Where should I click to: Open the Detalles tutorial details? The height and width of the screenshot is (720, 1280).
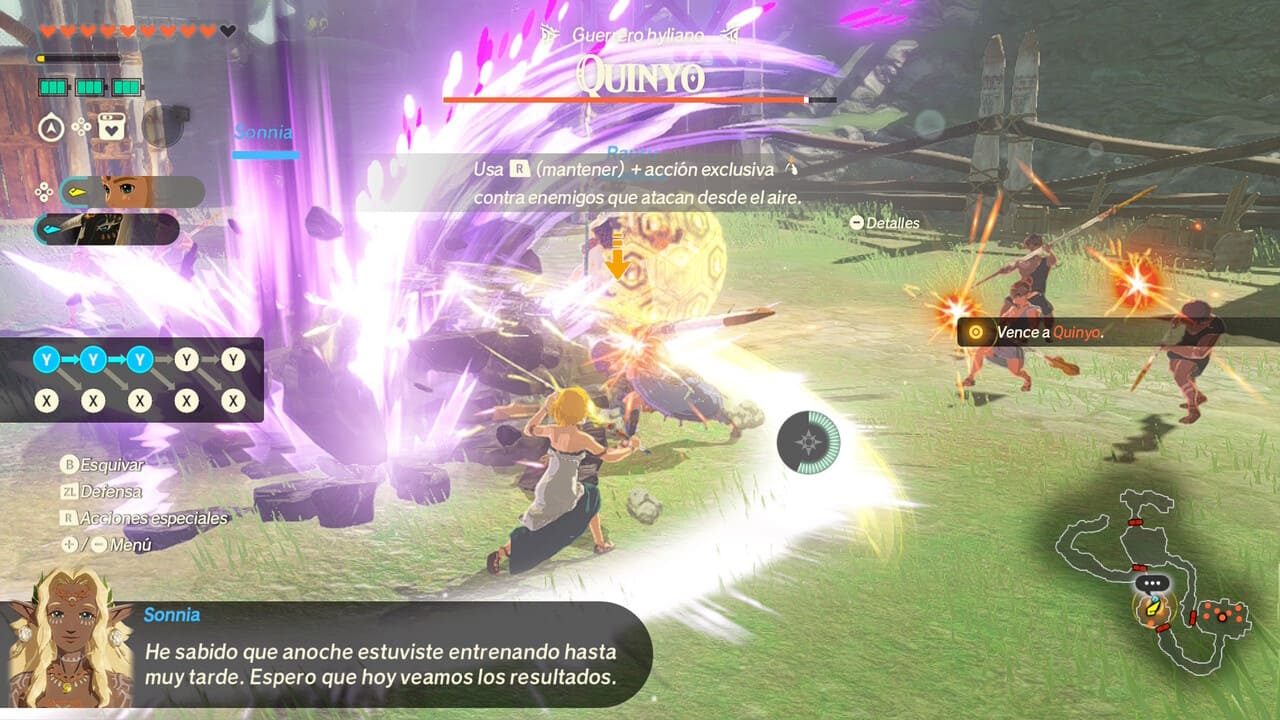885,223
